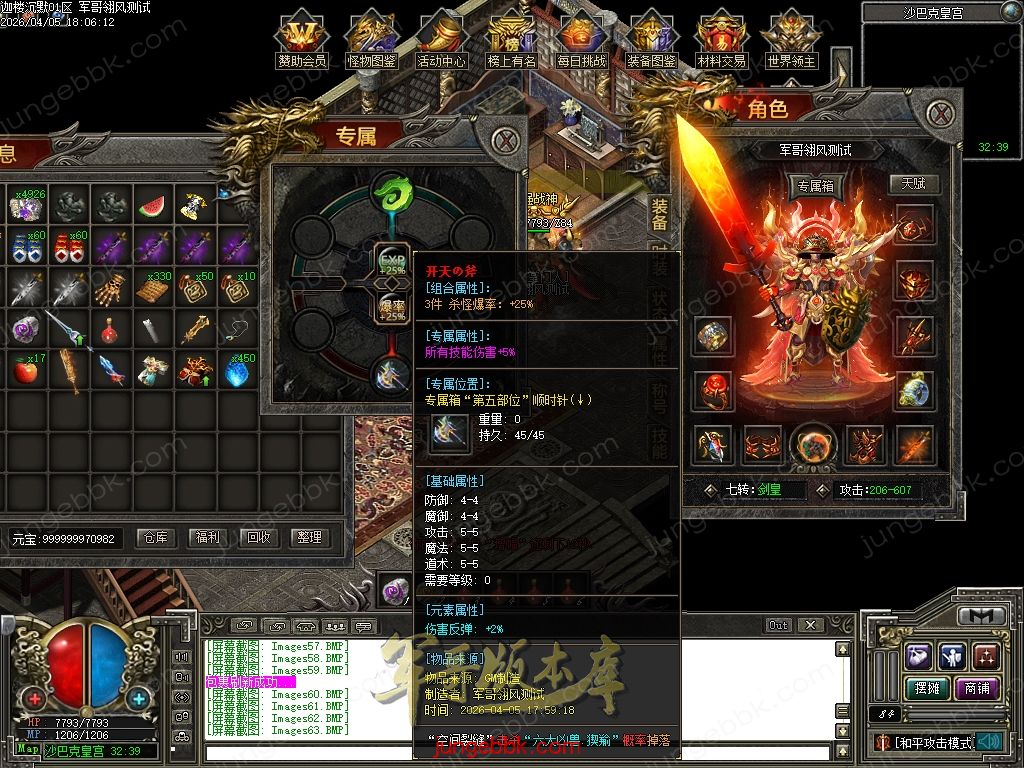Open the 活动中心 event center
Viewport: 1024px width, 768px height.
441,40
